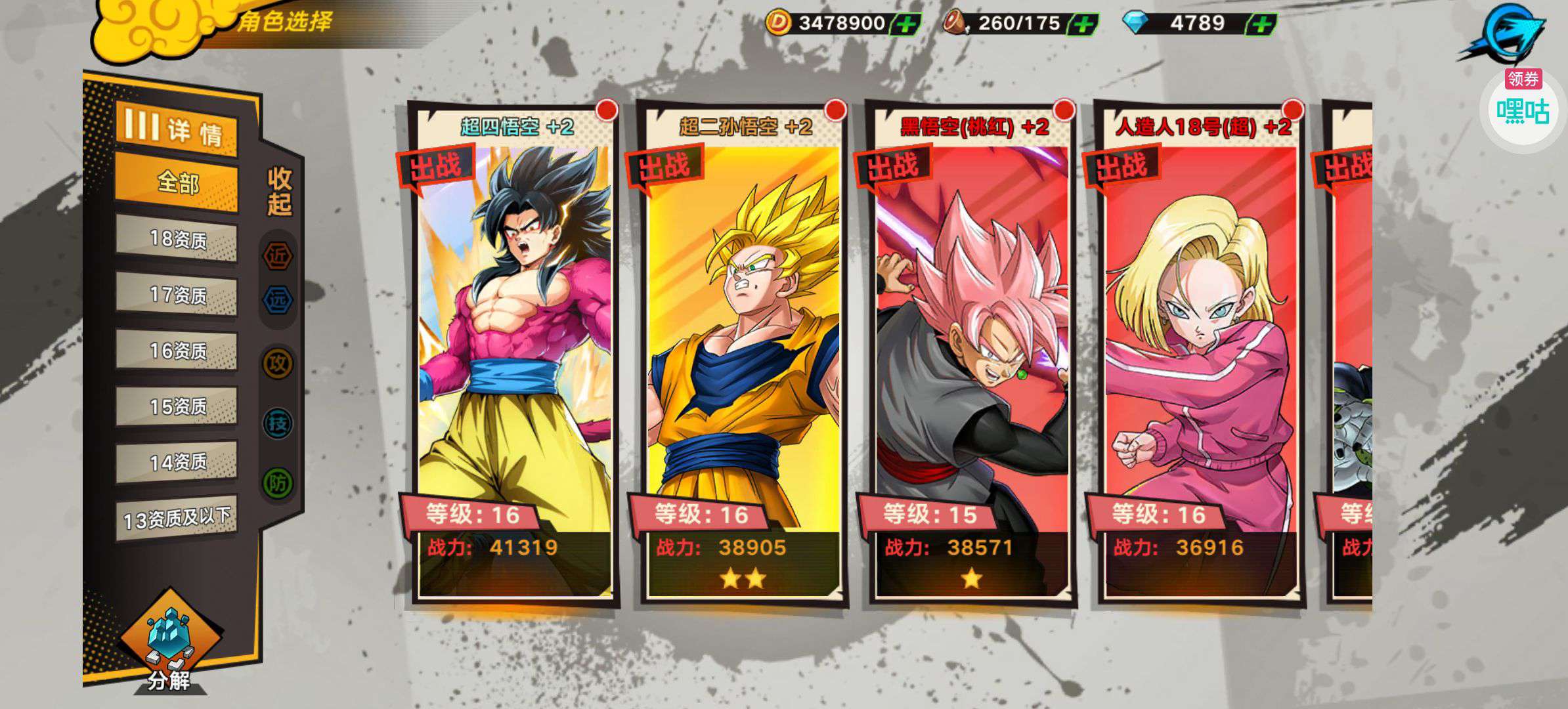This screenshot has height=709, width=1568.
Task: Choose the 超二孙悟空 character card
Action: [x=743, y=354]
